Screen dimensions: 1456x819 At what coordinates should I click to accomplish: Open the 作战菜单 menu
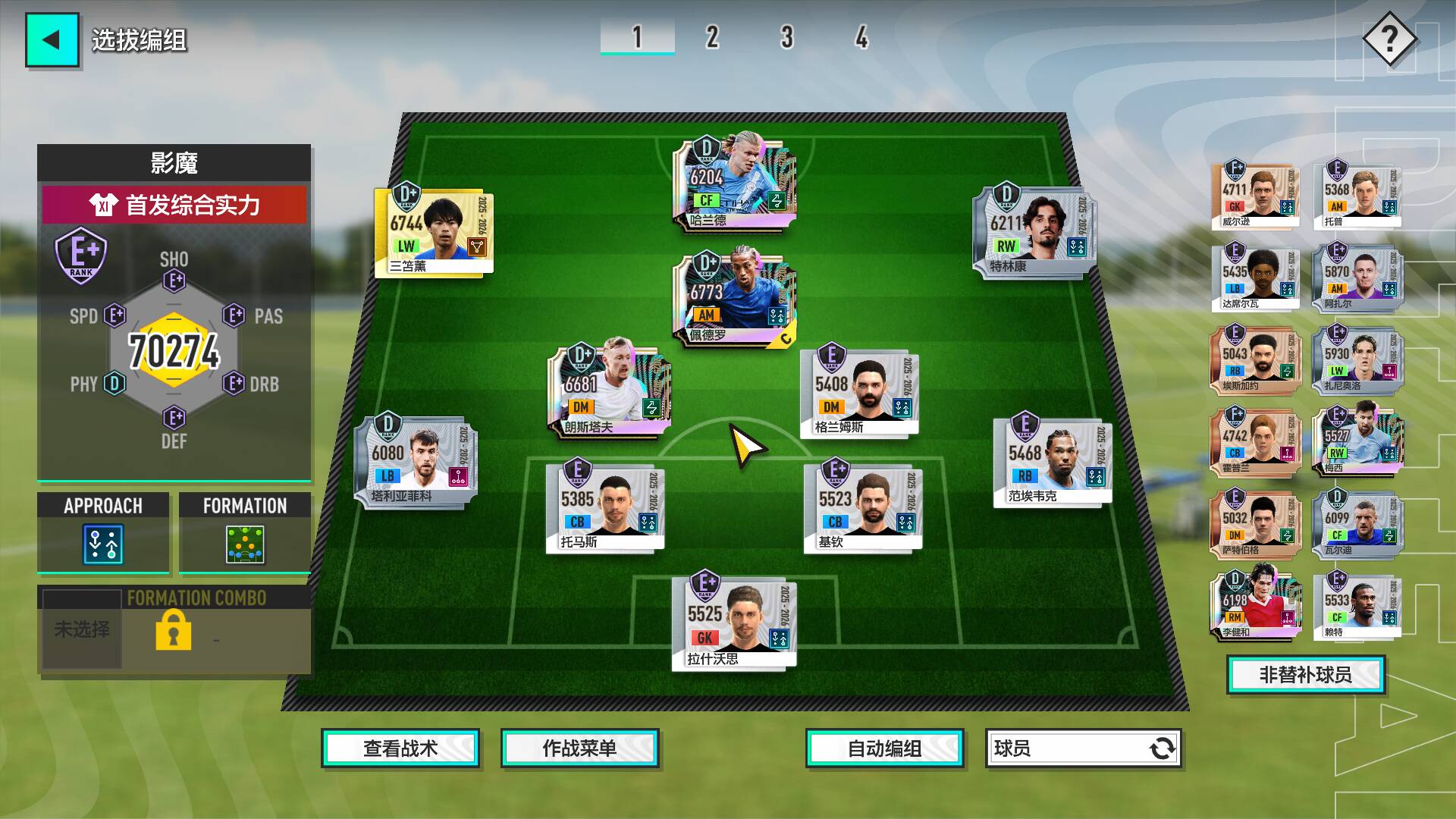579,748
